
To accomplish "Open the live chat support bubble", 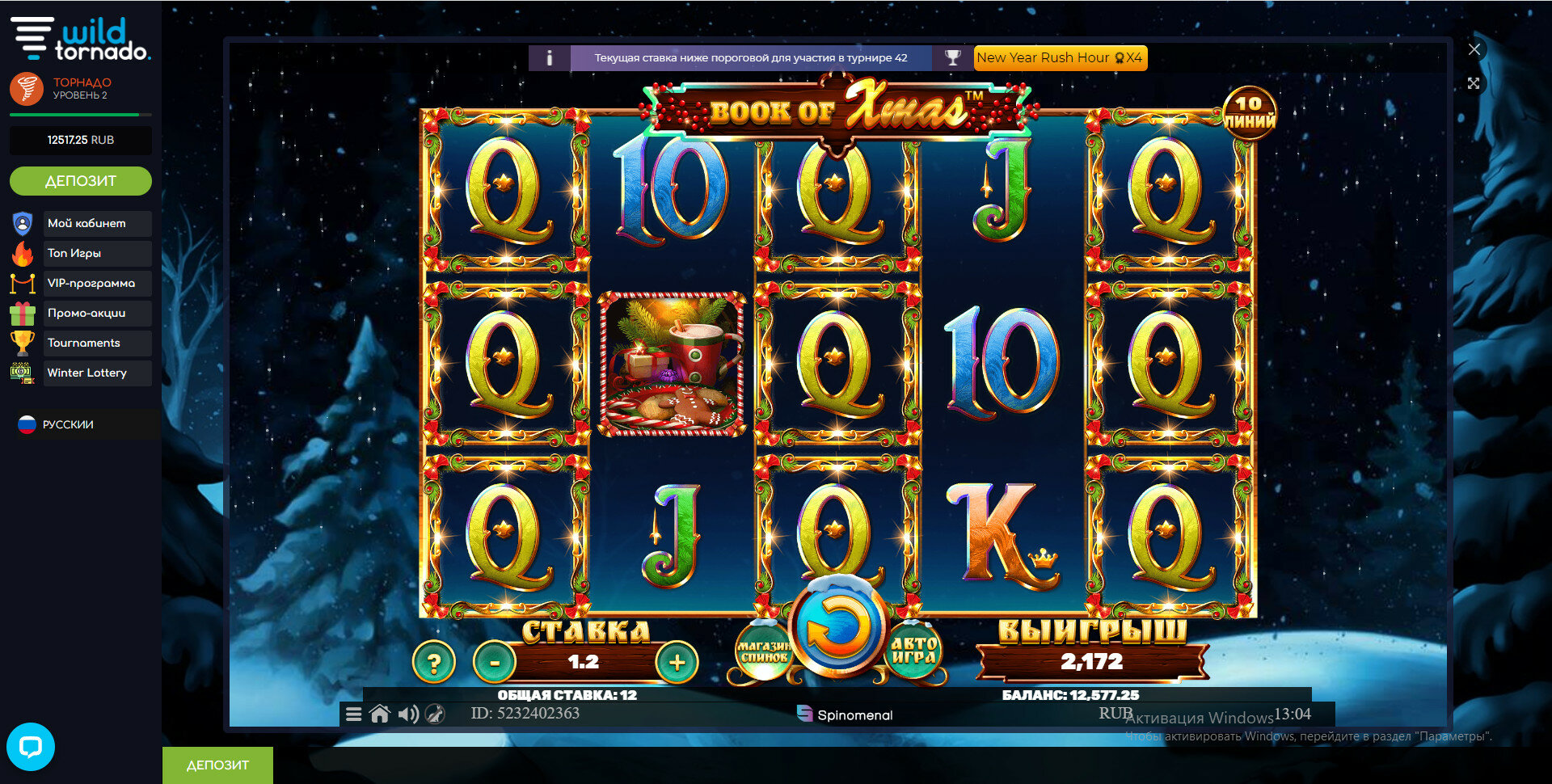I will pos(31,746).
